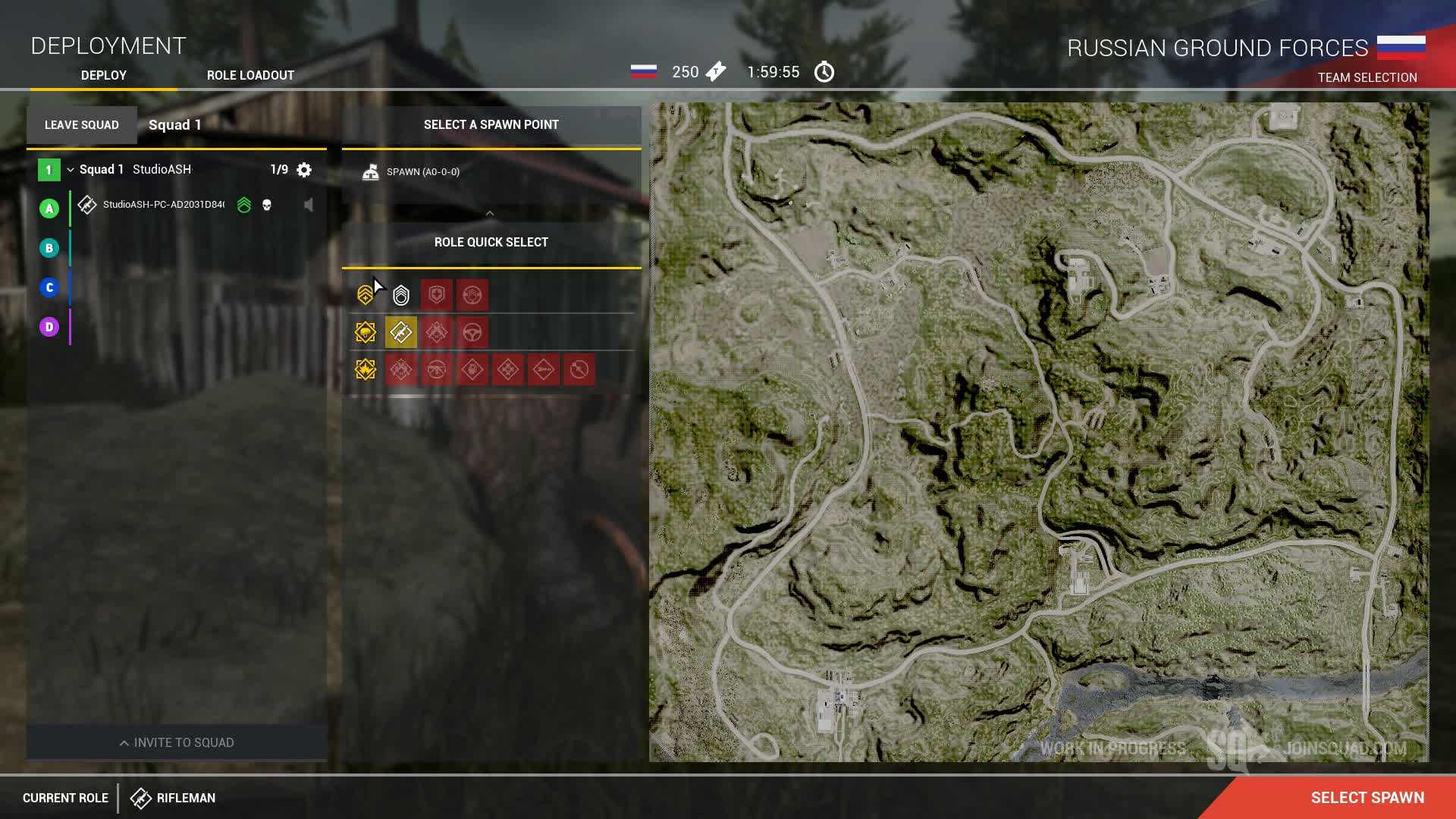Select fireteam B slot
1456x819 pixels.
tap(49, 248)
